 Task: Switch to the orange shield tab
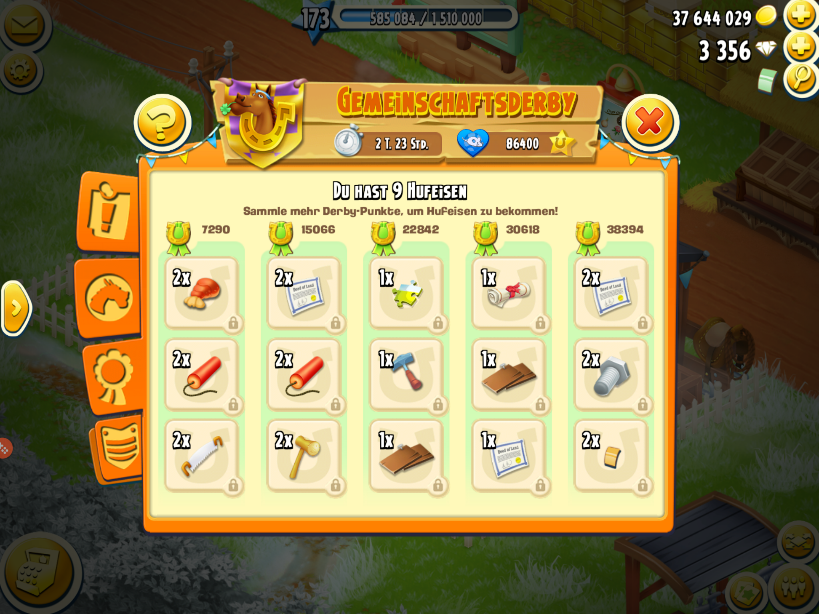tap(120, 446)
